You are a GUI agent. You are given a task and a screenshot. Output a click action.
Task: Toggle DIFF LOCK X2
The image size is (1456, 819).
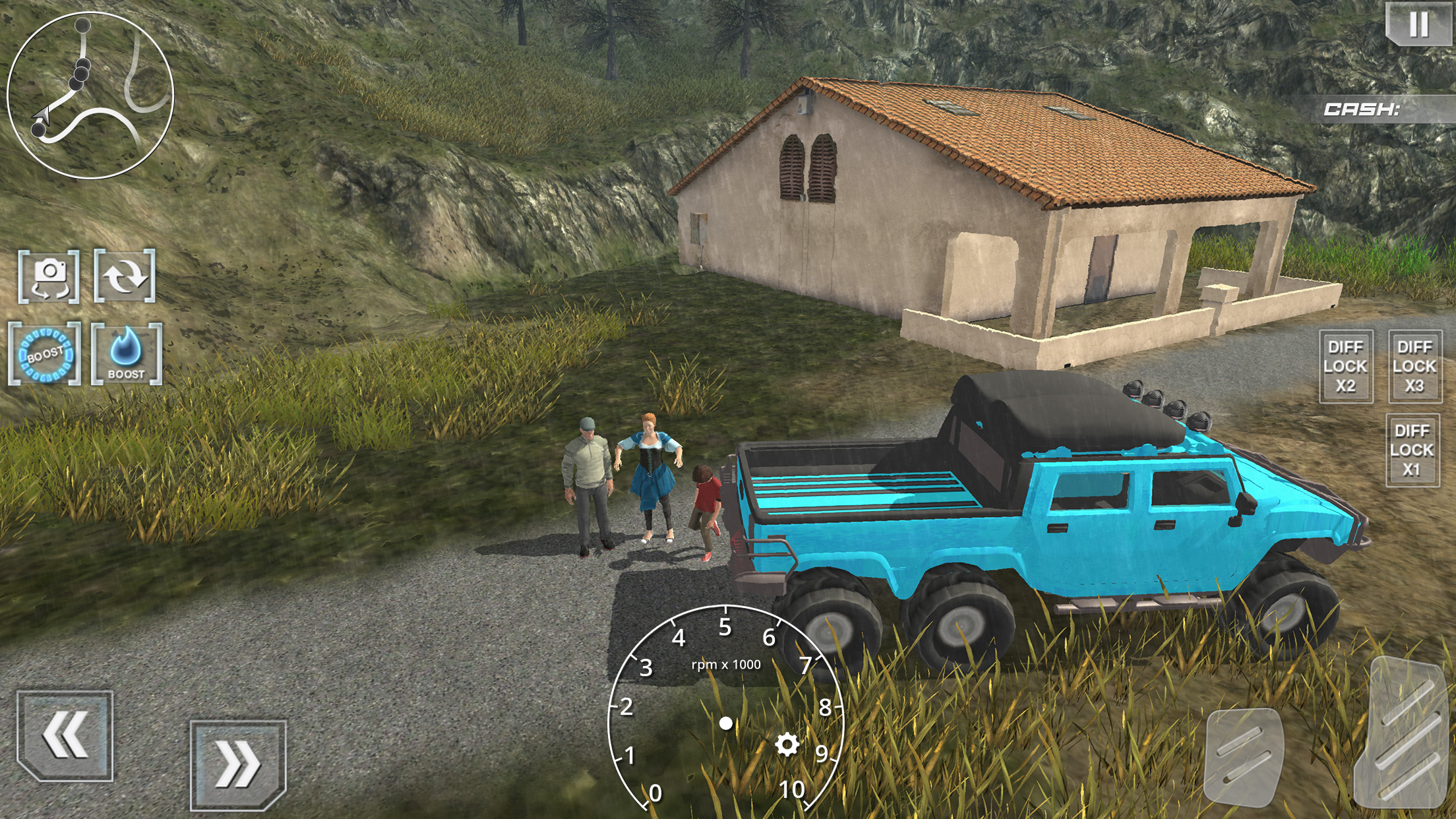coord(1346,366)
